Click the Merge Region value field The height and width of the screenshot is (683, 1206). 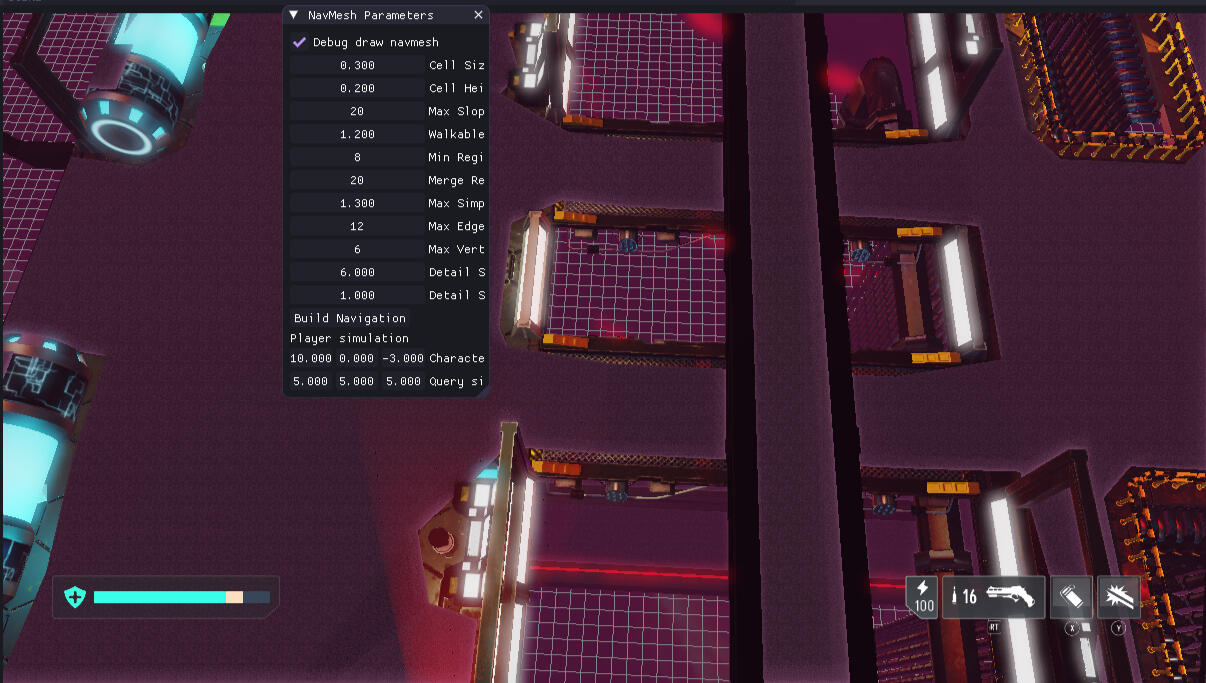click(x=357, y=180)
